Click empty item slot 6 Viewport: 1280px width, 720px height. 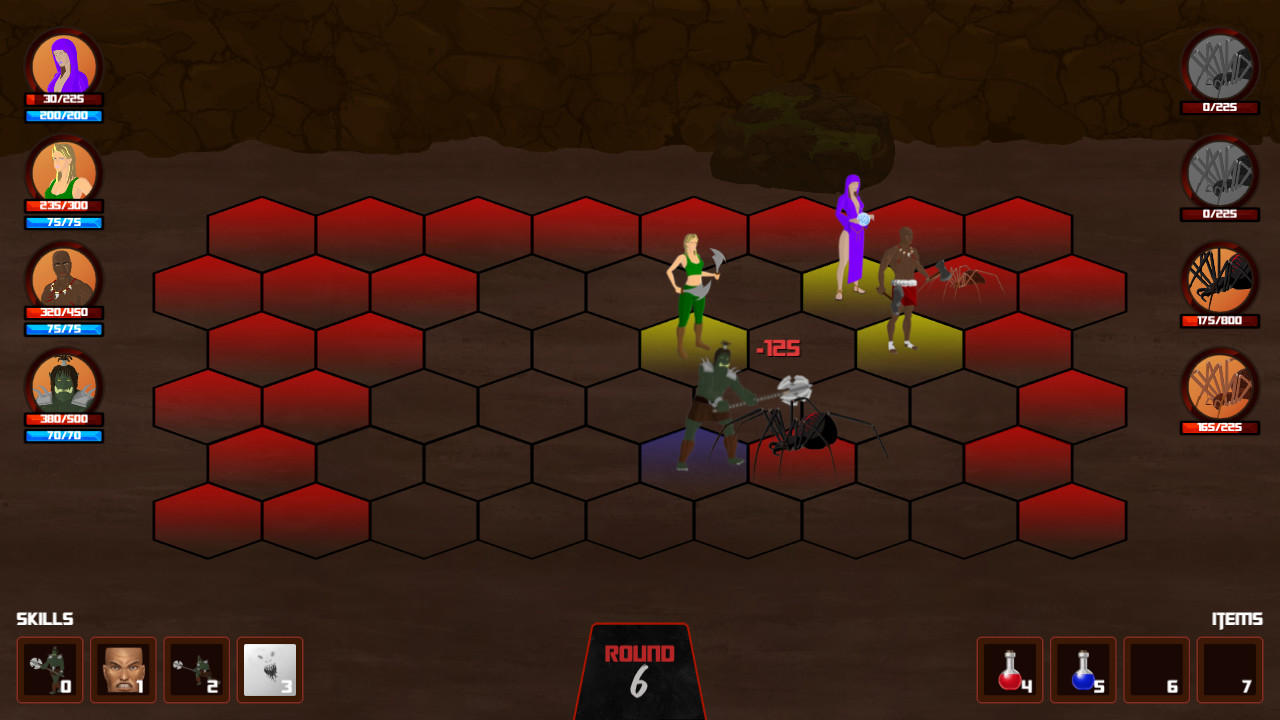[x=1157, y=670]
